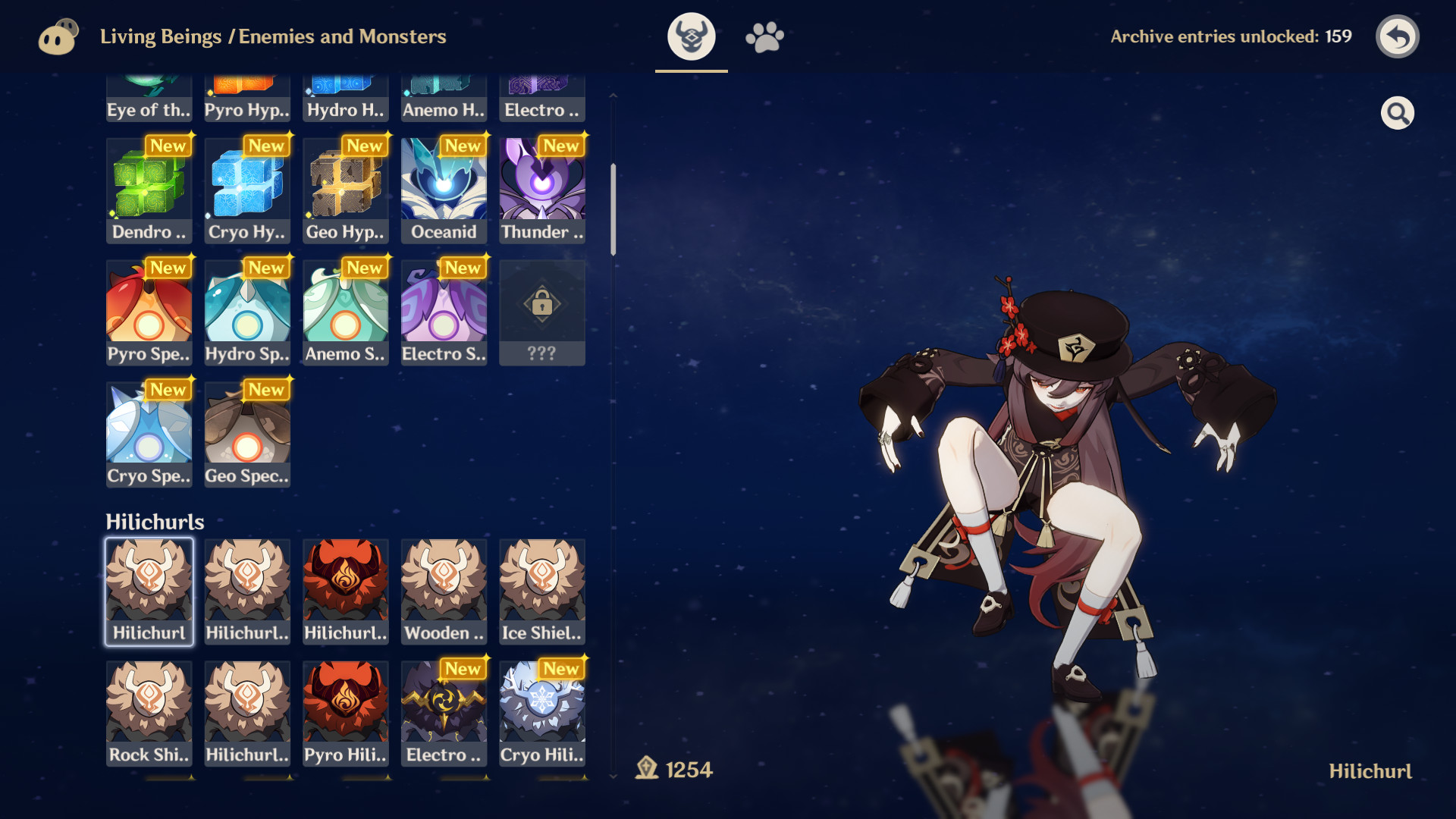Switch to the Wildlife paw print tab

(x=764, y=36)
